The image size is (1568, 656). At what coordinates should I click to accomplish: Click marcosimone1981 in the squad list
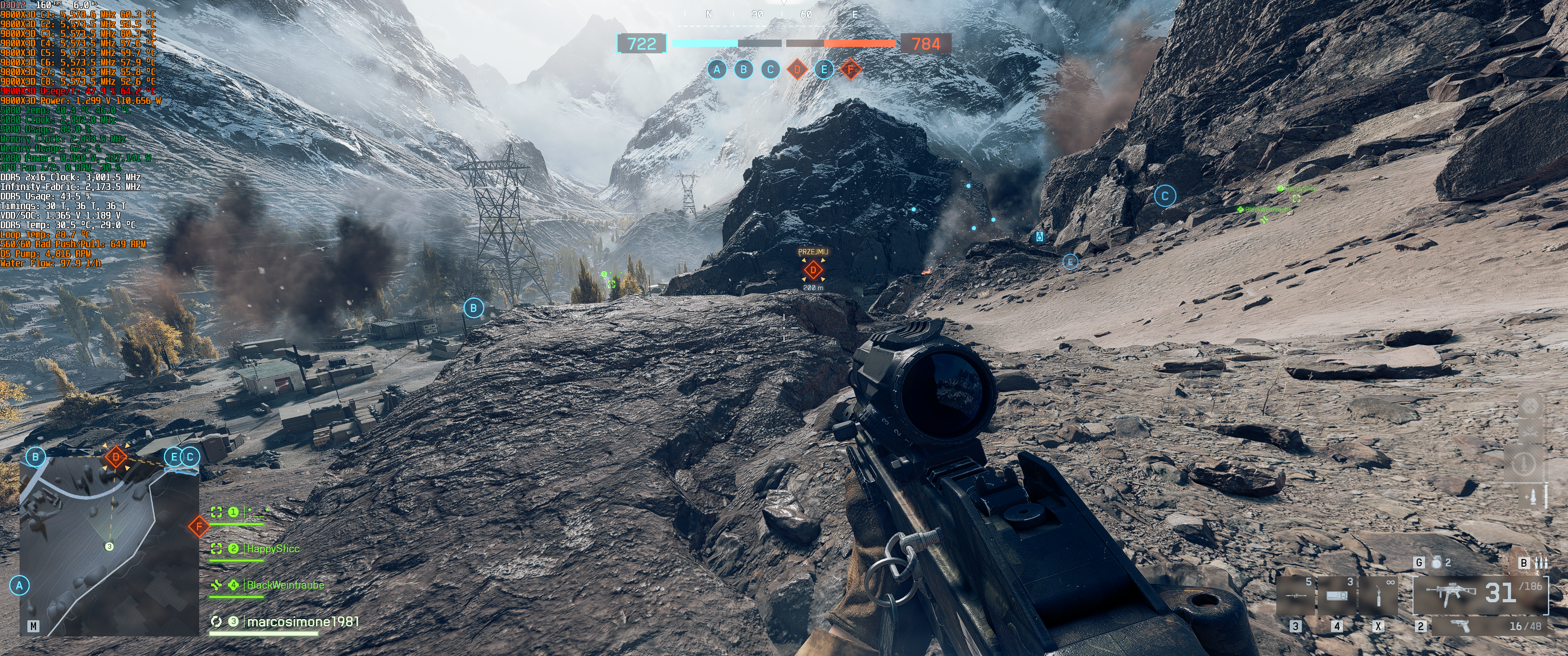click(302, 621)
